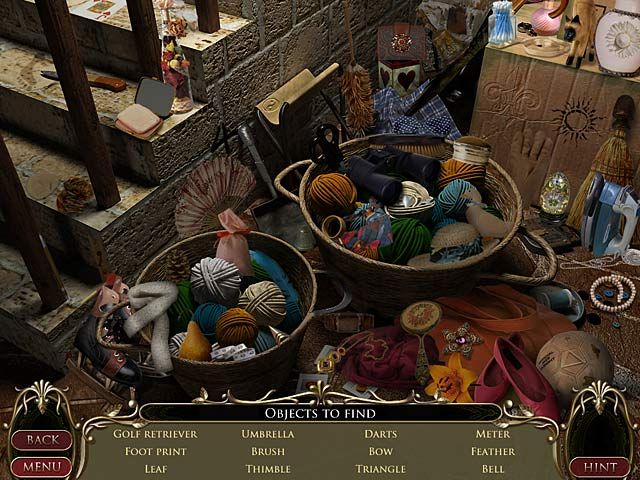Choose 'Bell' from objects to find
640x480 pixels.
click(x=493, y=468)
